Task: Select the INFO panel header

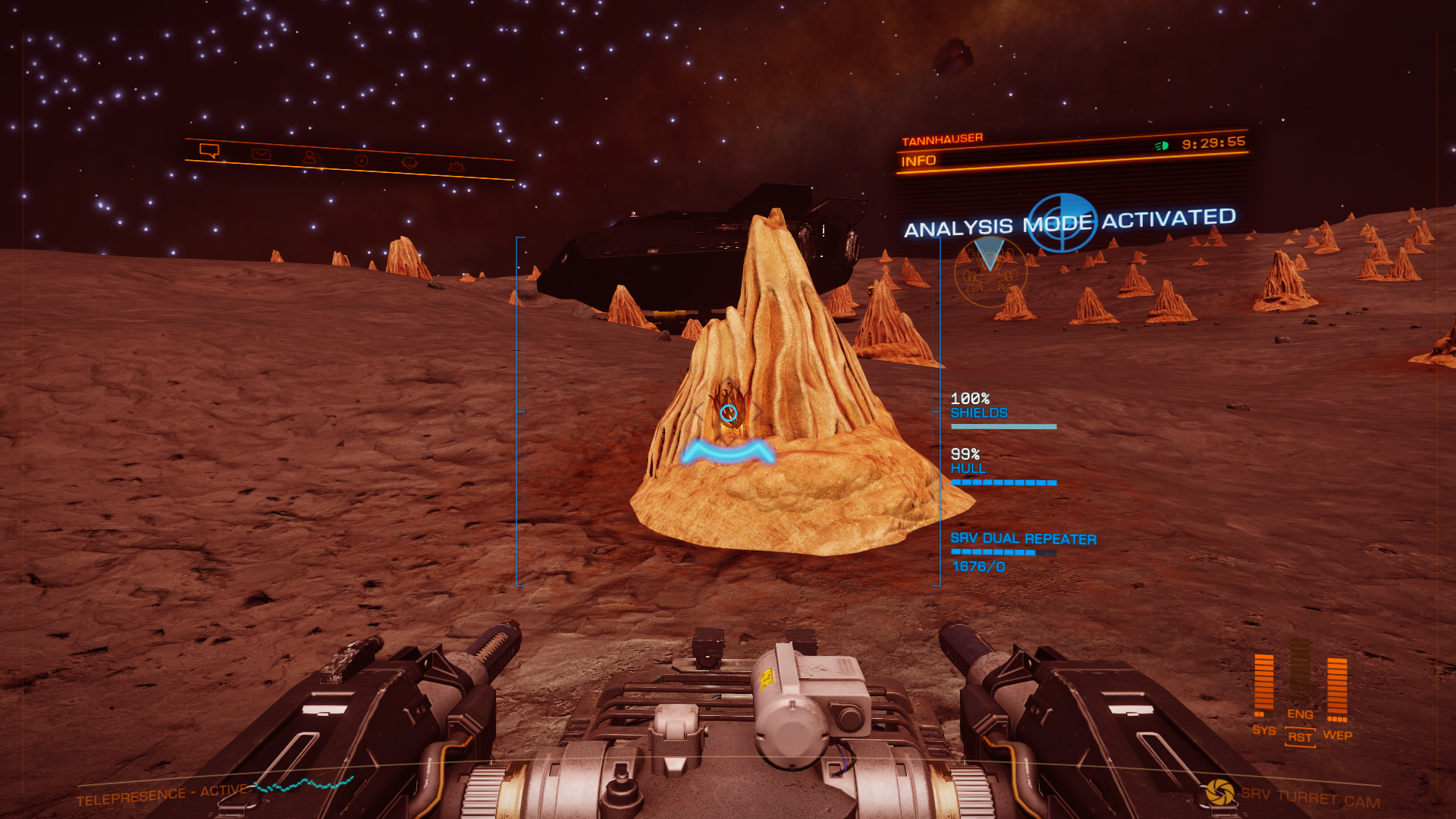Action: coord(918,161)
